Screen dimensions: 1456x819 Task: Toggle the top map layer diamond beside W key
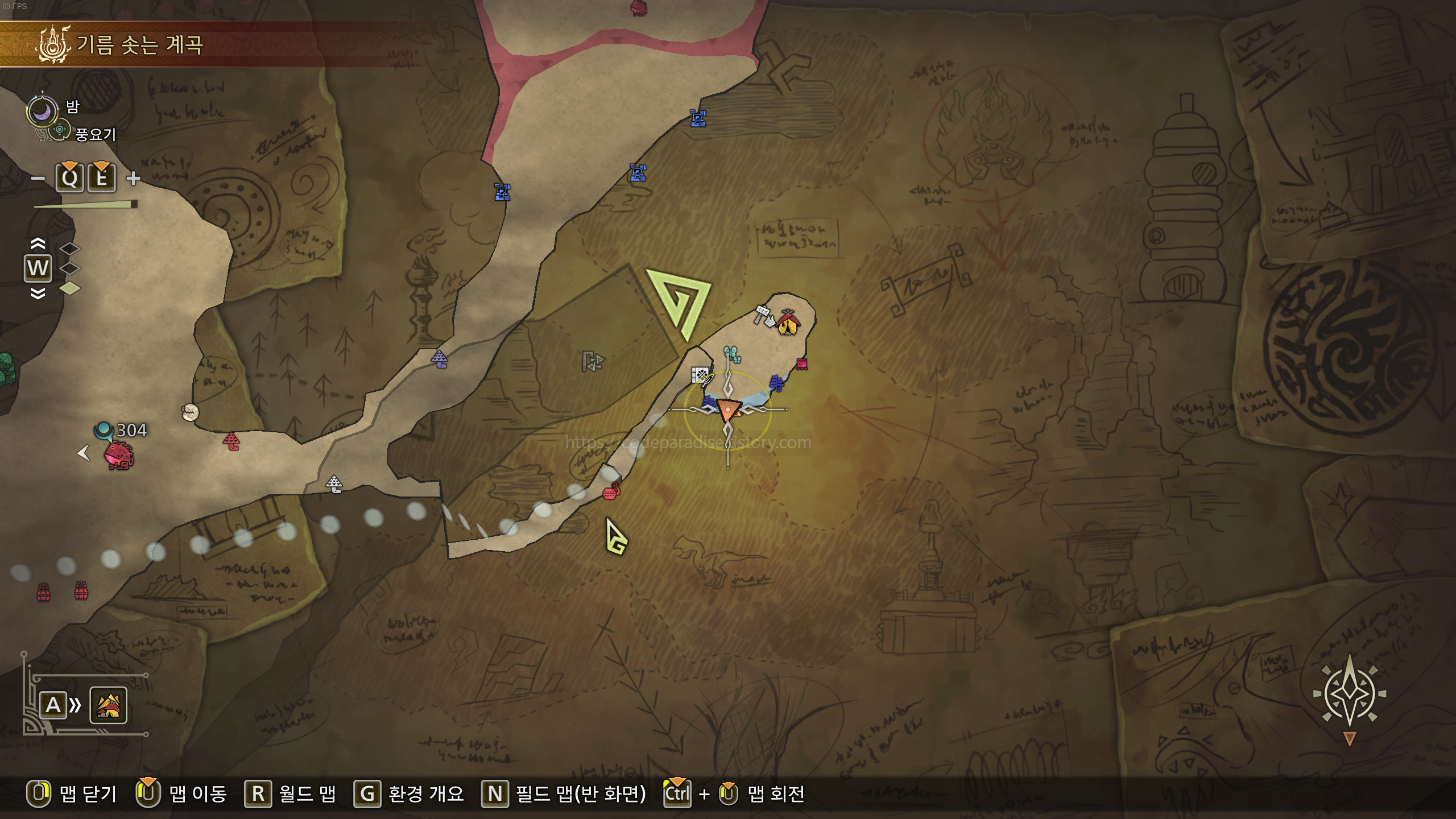(x=71, y=249)
